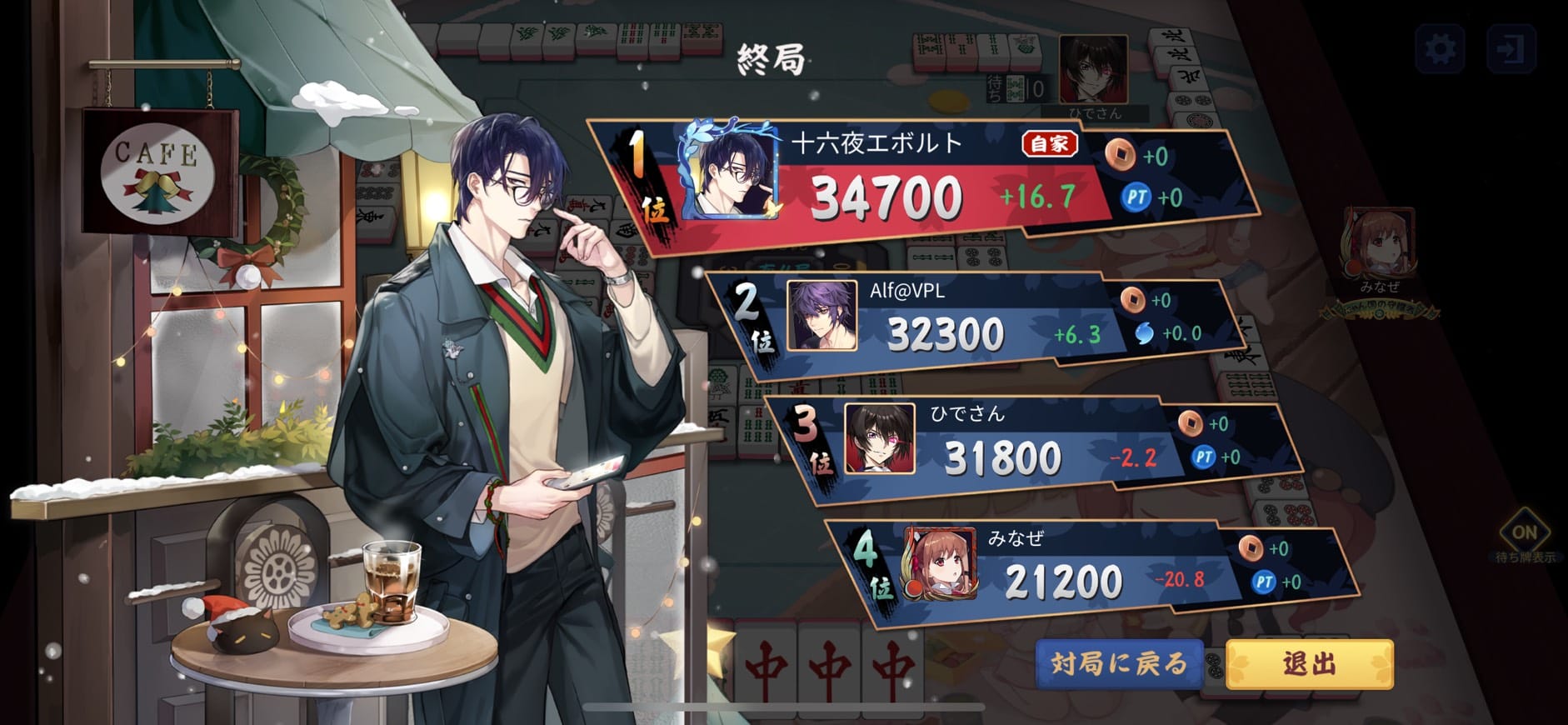1568x725 pixels.
Task: Toggle the 待ち牌表示 ON switch
Action: tap(1524, 532)
